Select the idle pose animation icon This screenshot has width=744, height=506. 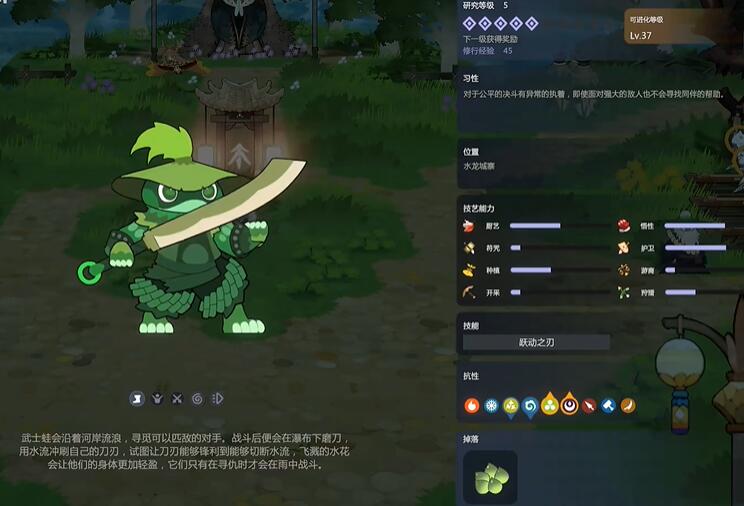pyautogui.click(x=137, y=399)
